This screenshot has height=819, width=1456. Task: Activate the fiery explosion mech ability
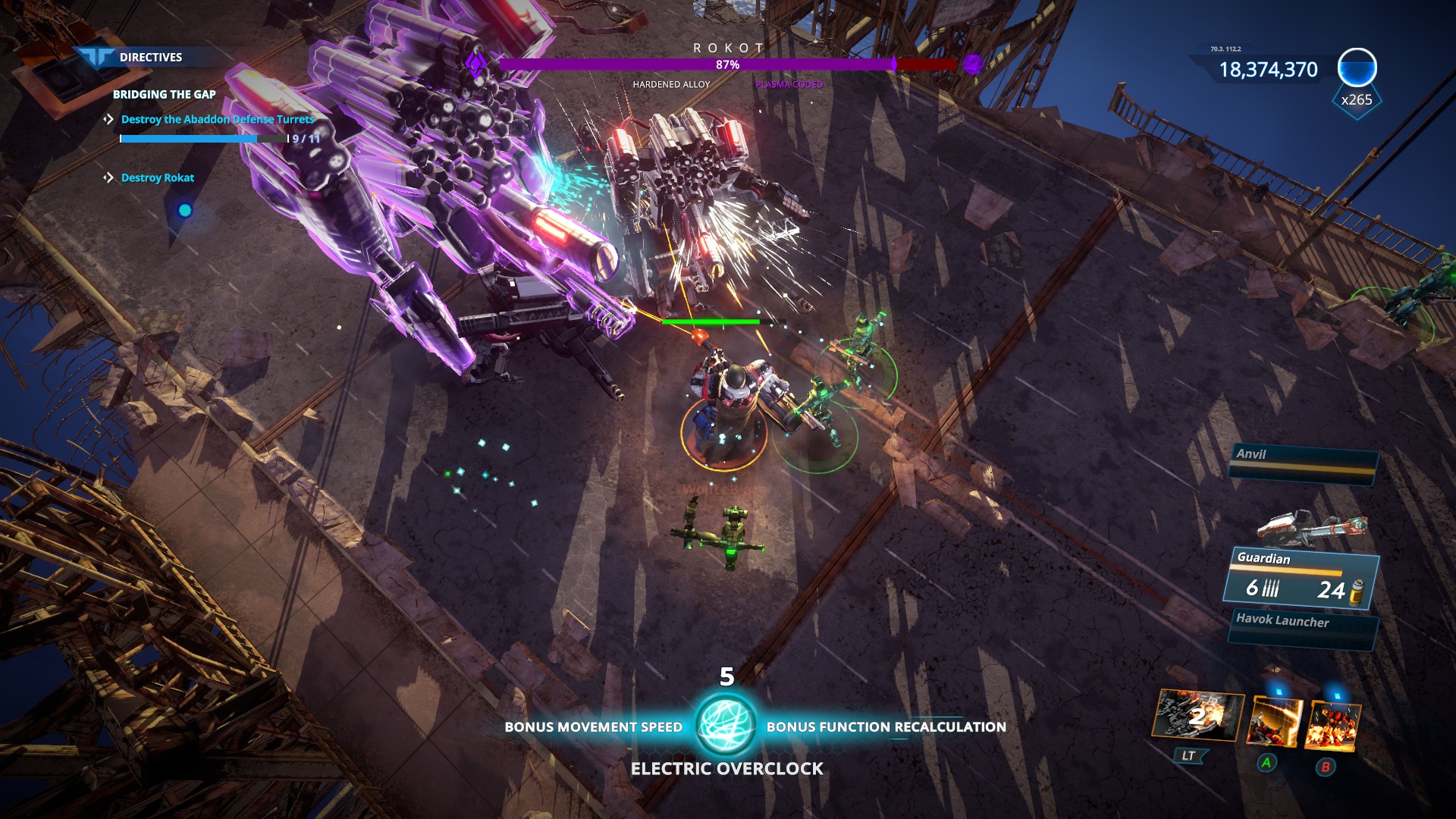(1332, 726)
